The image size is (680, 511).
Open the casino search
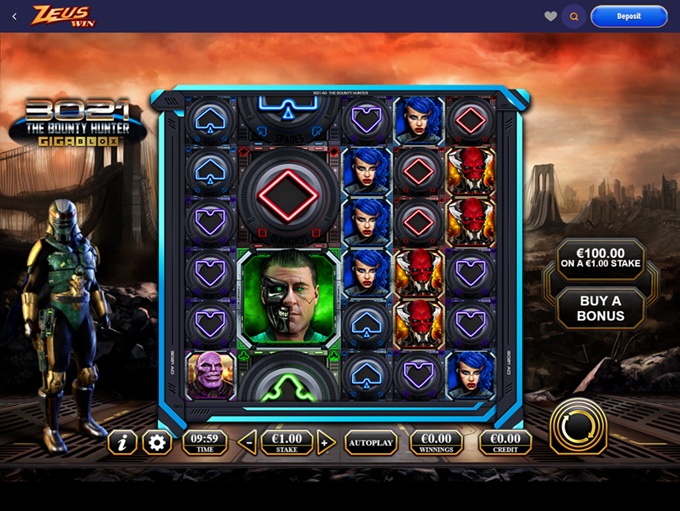(x=573, y=16)
